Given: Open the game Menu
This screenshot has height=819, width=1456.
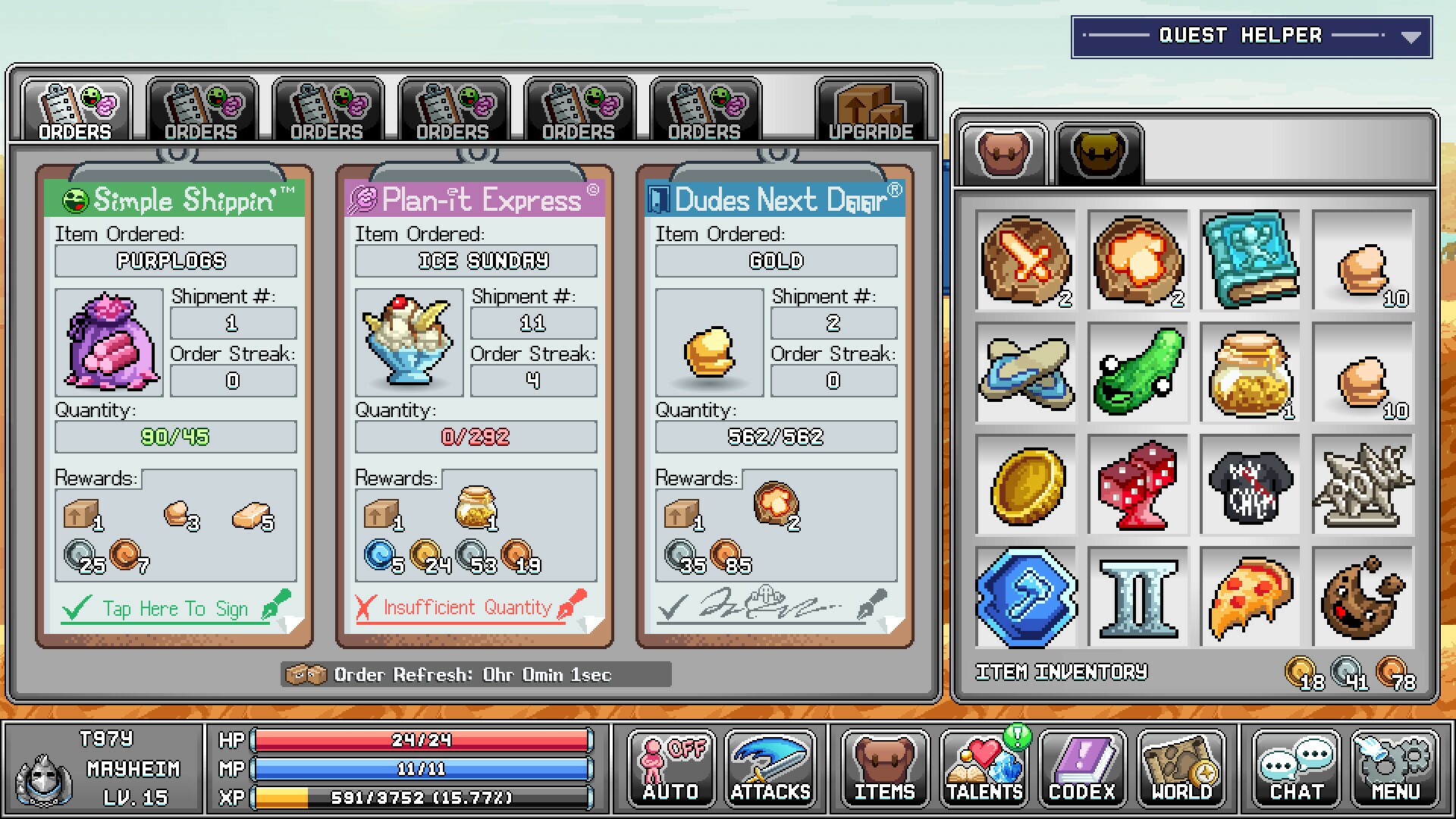Looking at the screenshot, I should (x=1394, y=768).
